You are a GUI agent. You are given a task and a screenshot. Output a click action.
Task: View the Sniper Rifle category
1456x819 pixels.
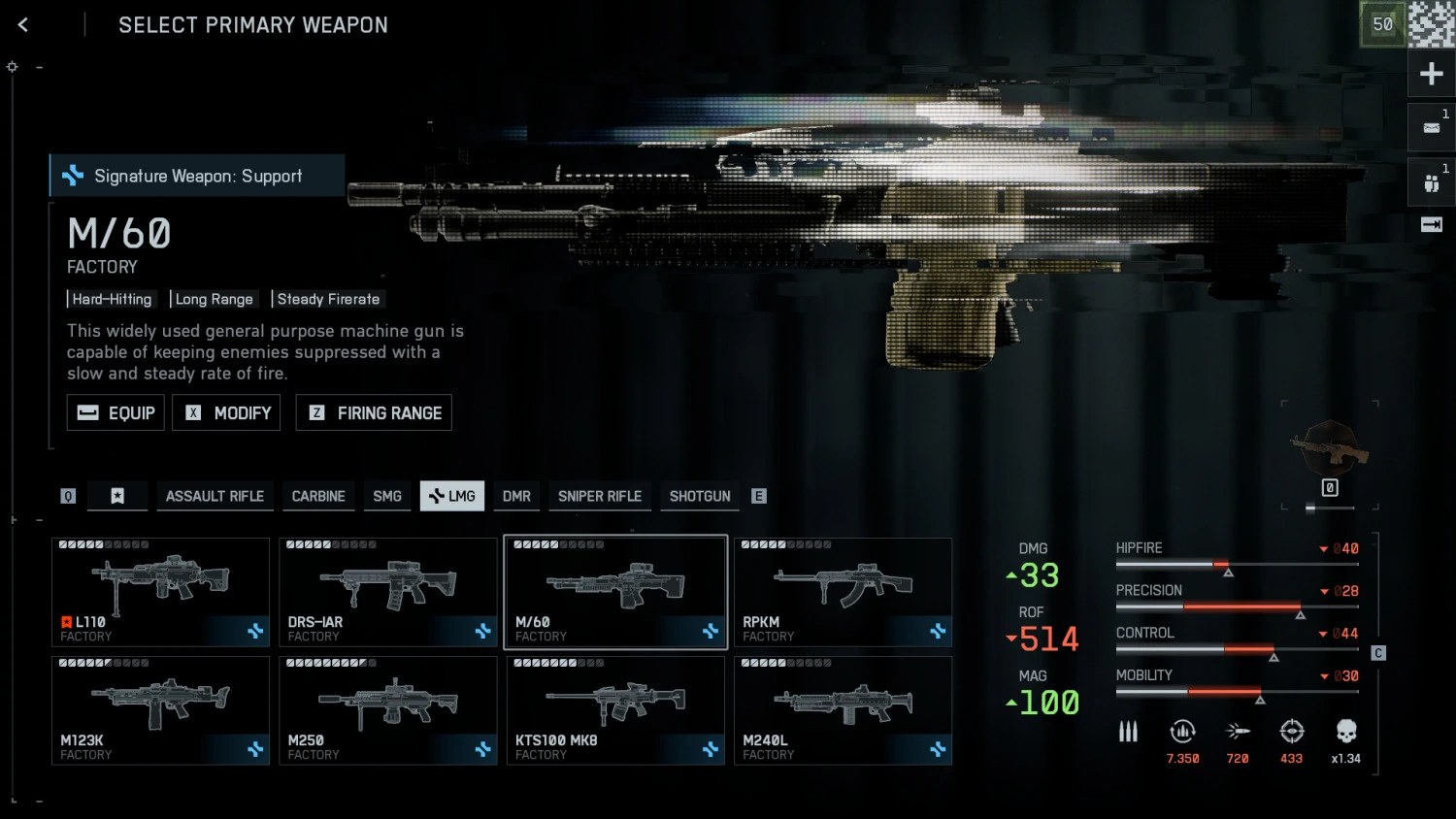click(600, 496)
